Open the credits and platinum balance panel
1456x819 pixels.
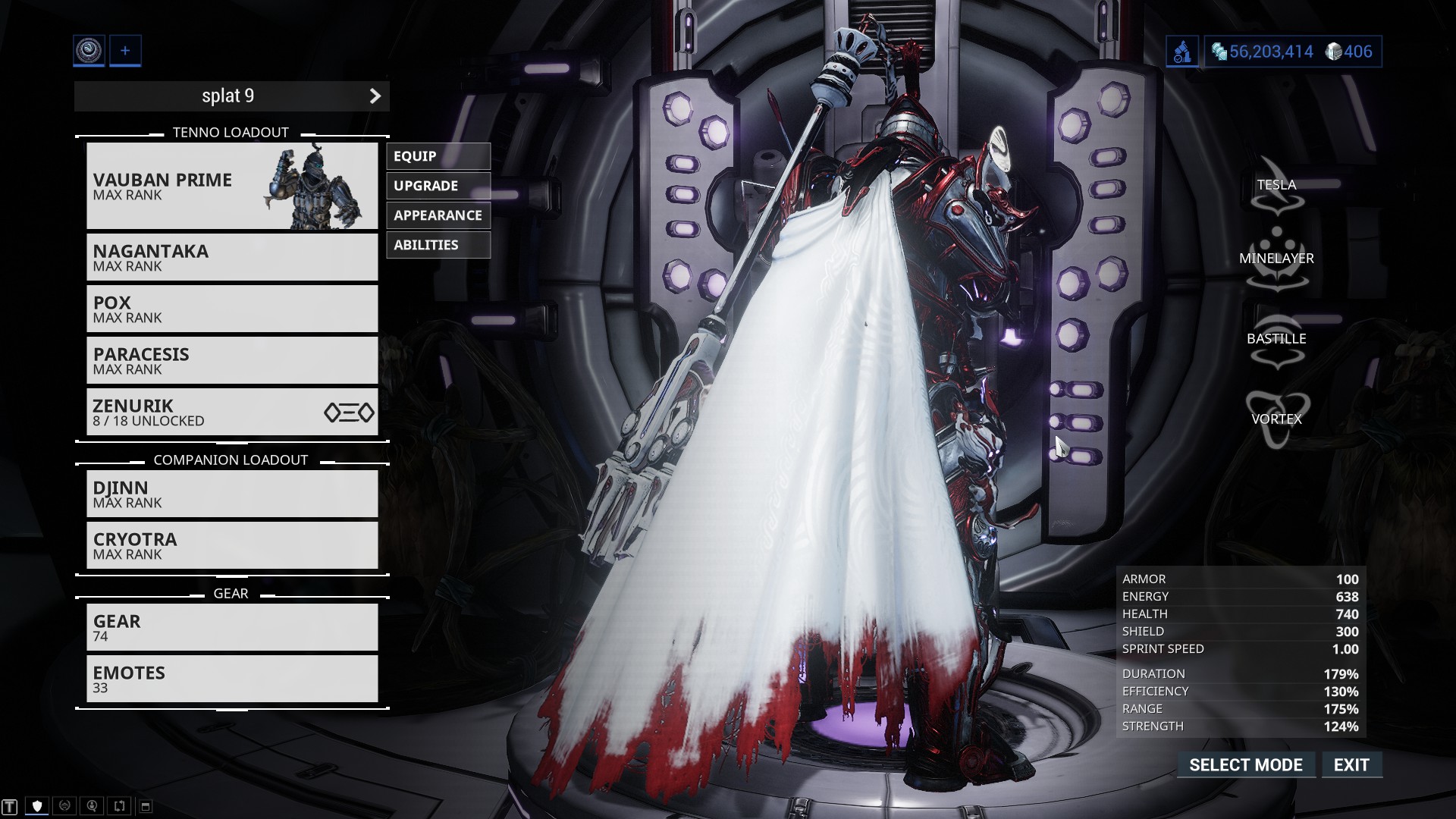click(x=1292, y=52)
